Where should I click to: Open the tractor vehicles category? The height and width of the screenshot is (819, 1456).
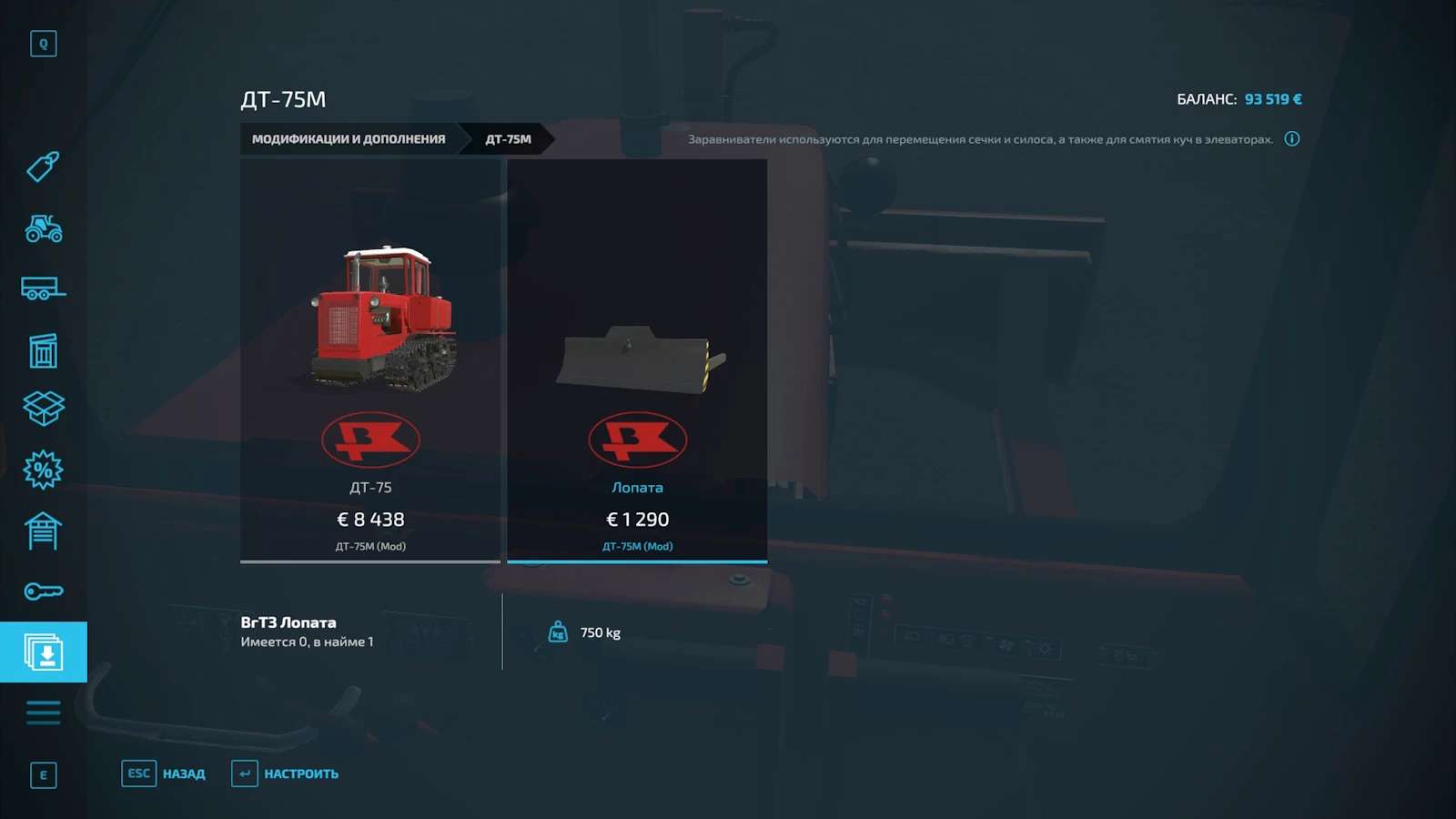click(43, 228)
